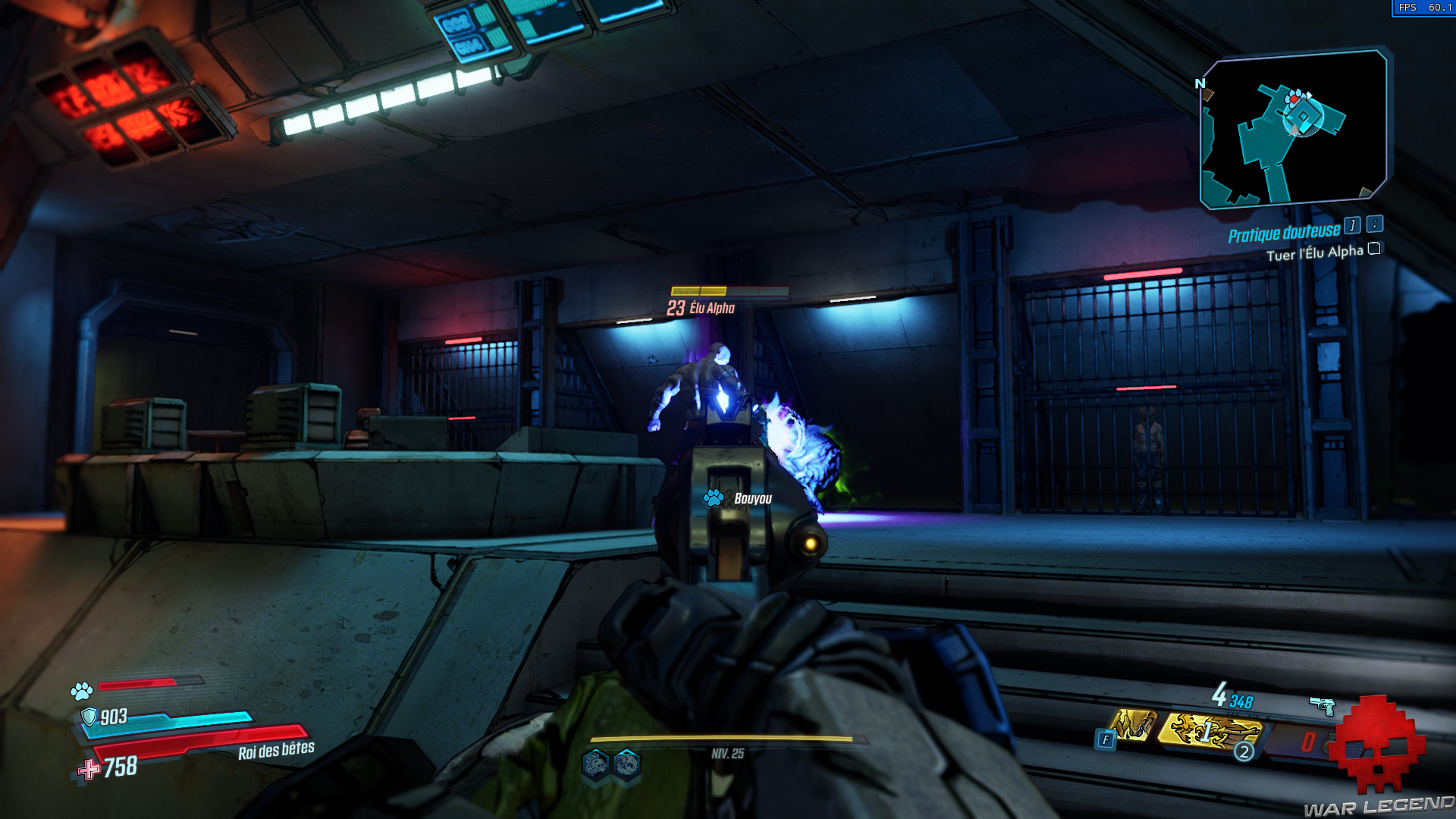The width and height of the screenshot is (1456, 819).
Task: Click the F key binding badge on the skill
Action: [1106, 739]
